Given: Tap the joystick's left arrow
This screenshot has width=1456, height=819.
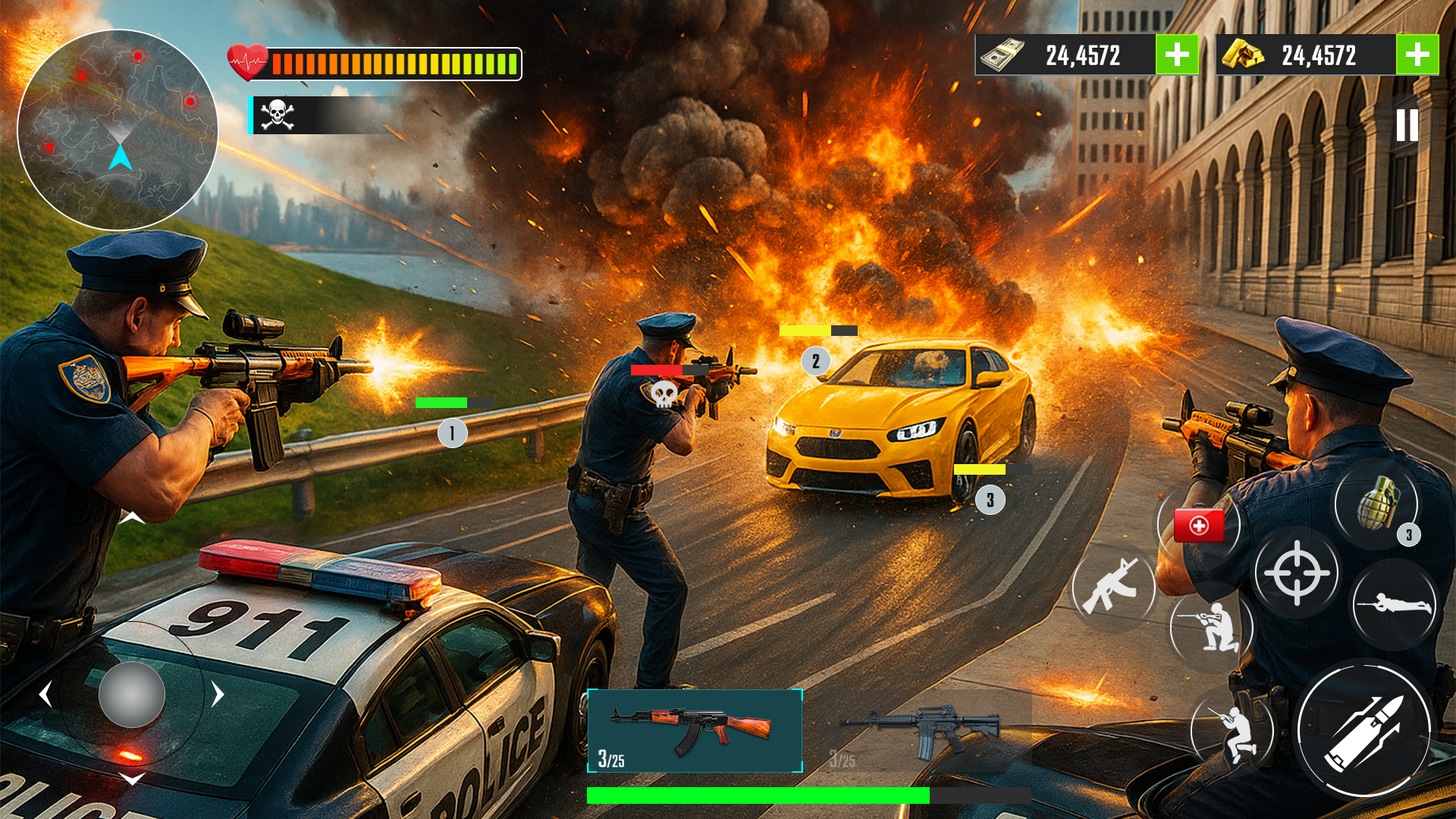Looking at the screenshot, I should point(45,694).
